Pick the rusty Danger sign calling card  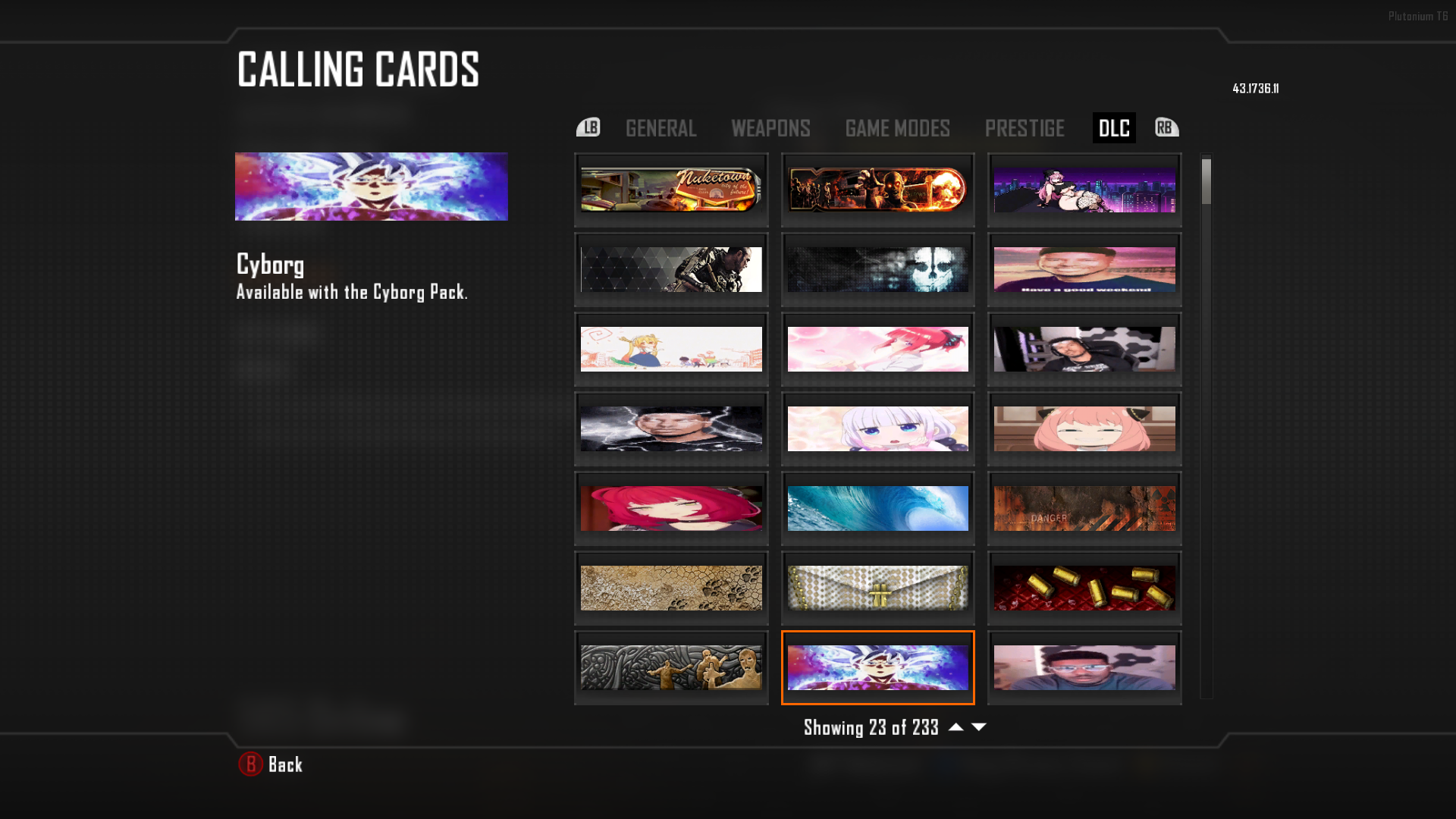point(1084,508)
